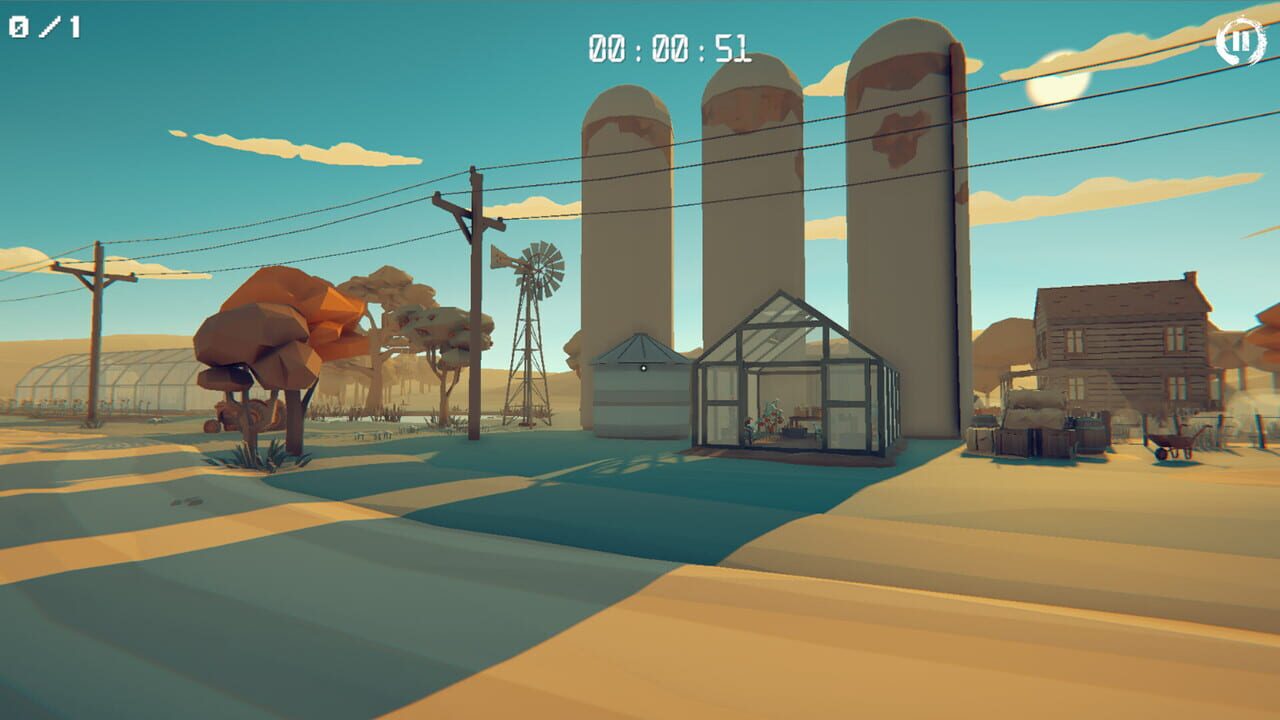Select the wheelbarrow near the farmhouse

click(1178, 438)
